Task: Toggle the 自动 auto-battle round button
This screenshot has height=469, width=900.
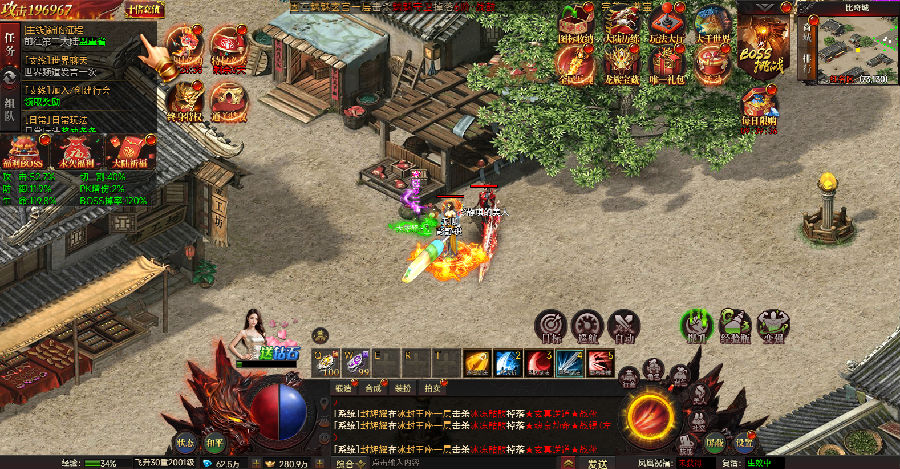Action: 623,325
